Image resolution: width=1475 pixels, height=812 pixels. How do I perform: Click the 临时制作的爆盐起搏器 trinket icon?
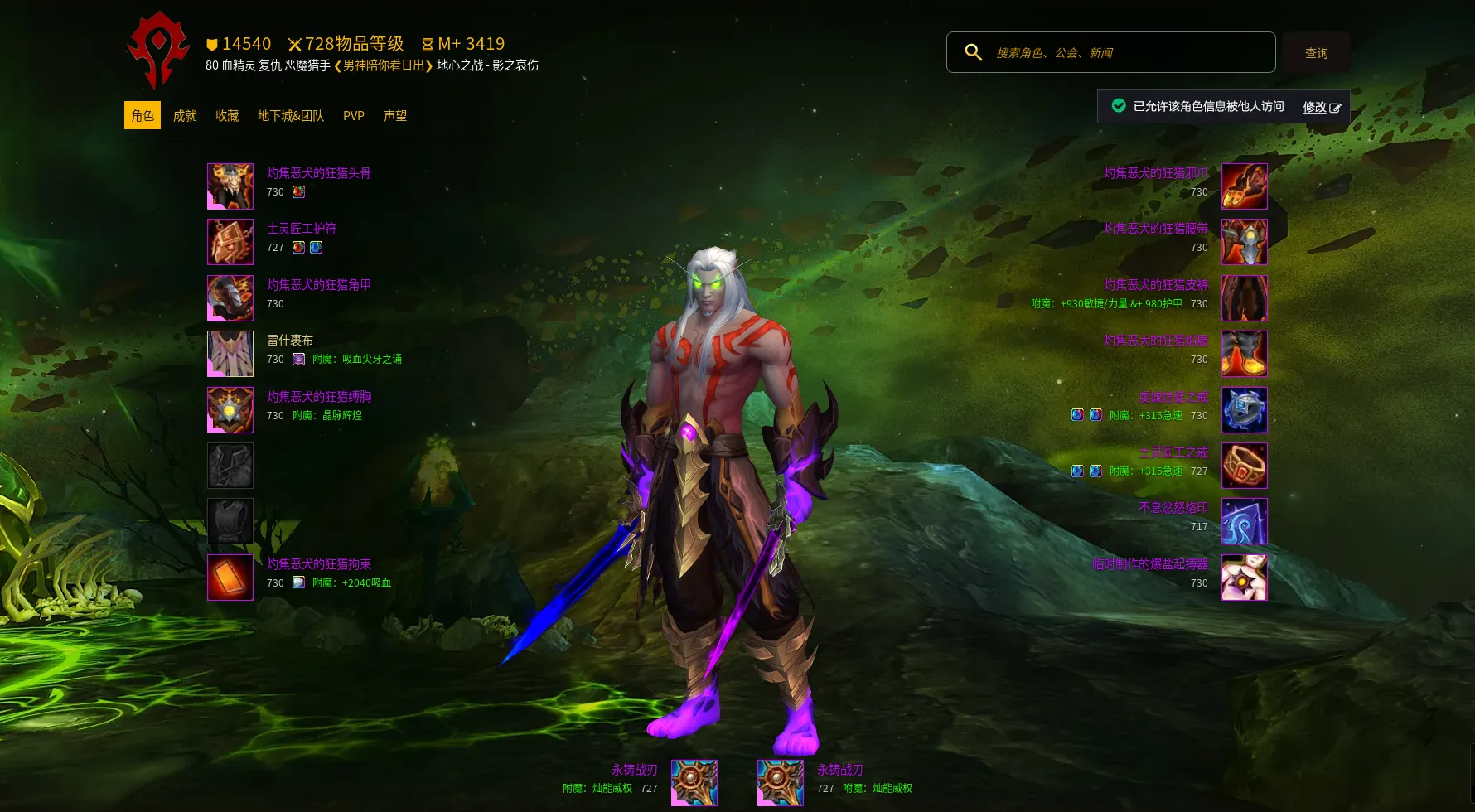[1244, 577]
